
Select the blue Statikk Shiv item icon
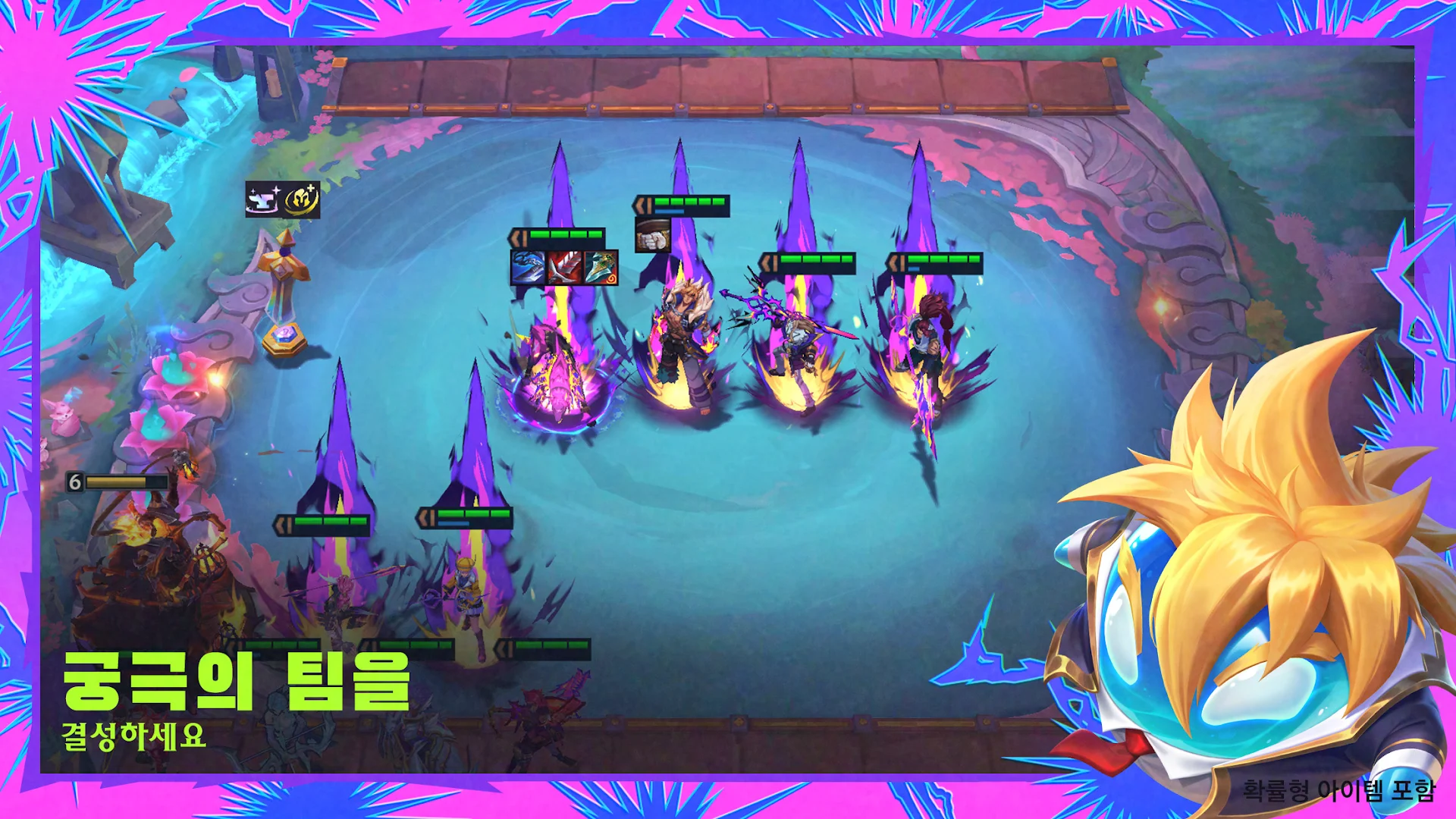click(x=528, y=268)
